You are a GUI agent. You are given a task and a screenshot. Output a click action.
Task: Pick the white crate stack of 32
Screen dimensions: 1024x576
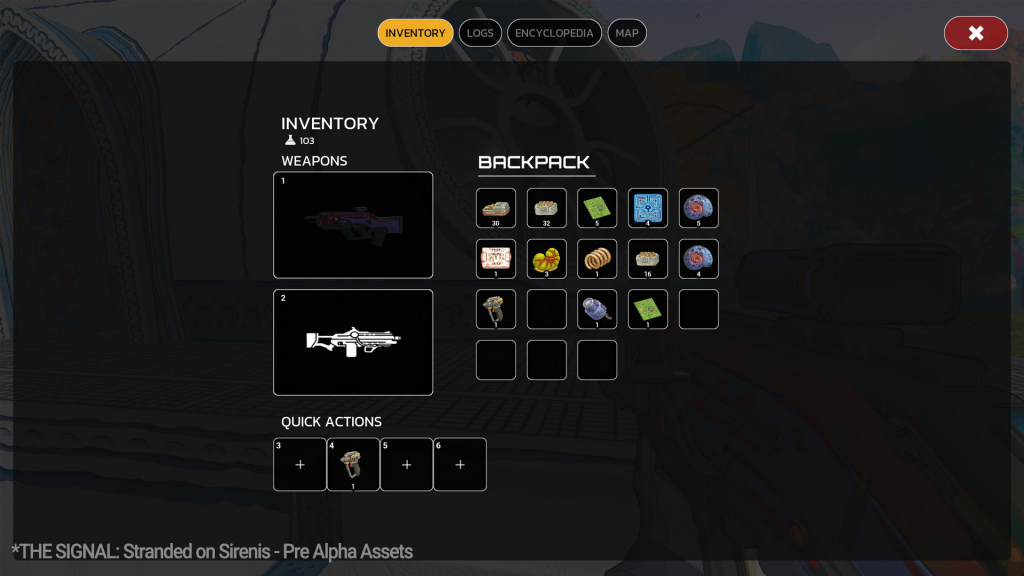pos(547,208)
